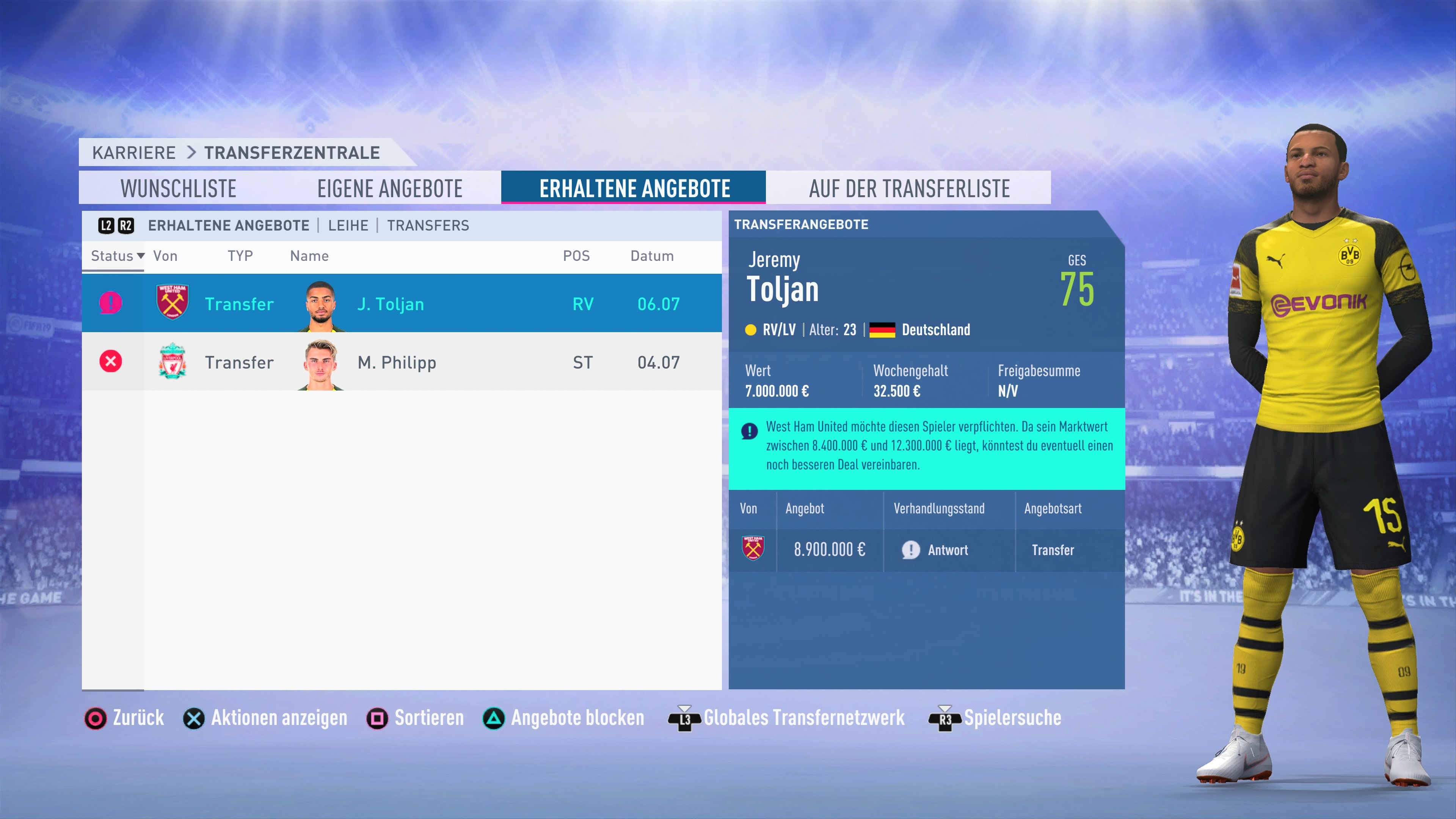Open the Leihe filter
The image size is (1456, 819).
pyautogui.click(x=349, y=225)
